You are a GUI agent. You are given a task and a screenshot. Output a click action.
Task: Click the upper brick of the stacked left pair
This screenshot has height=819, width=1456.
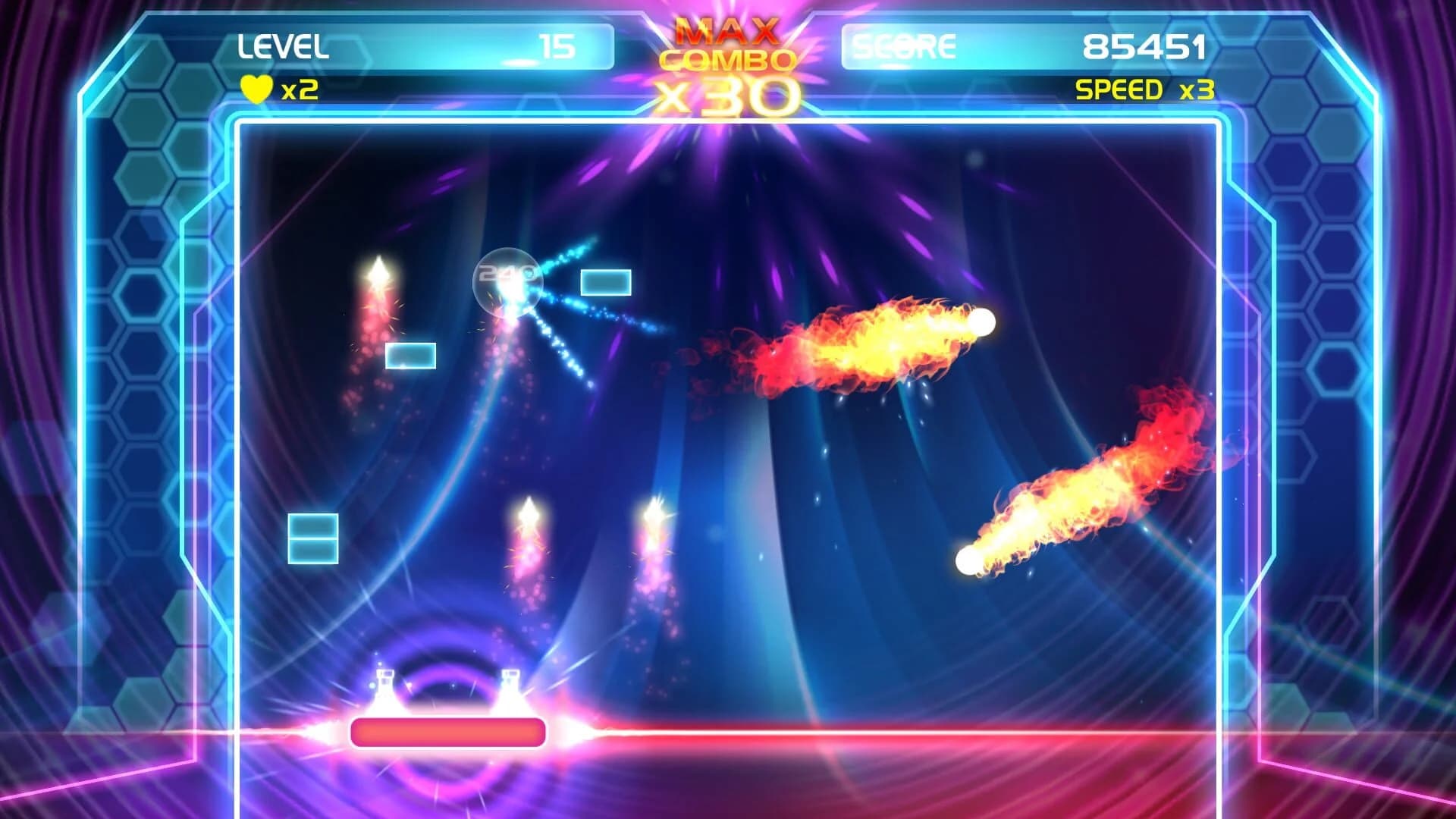313,524
